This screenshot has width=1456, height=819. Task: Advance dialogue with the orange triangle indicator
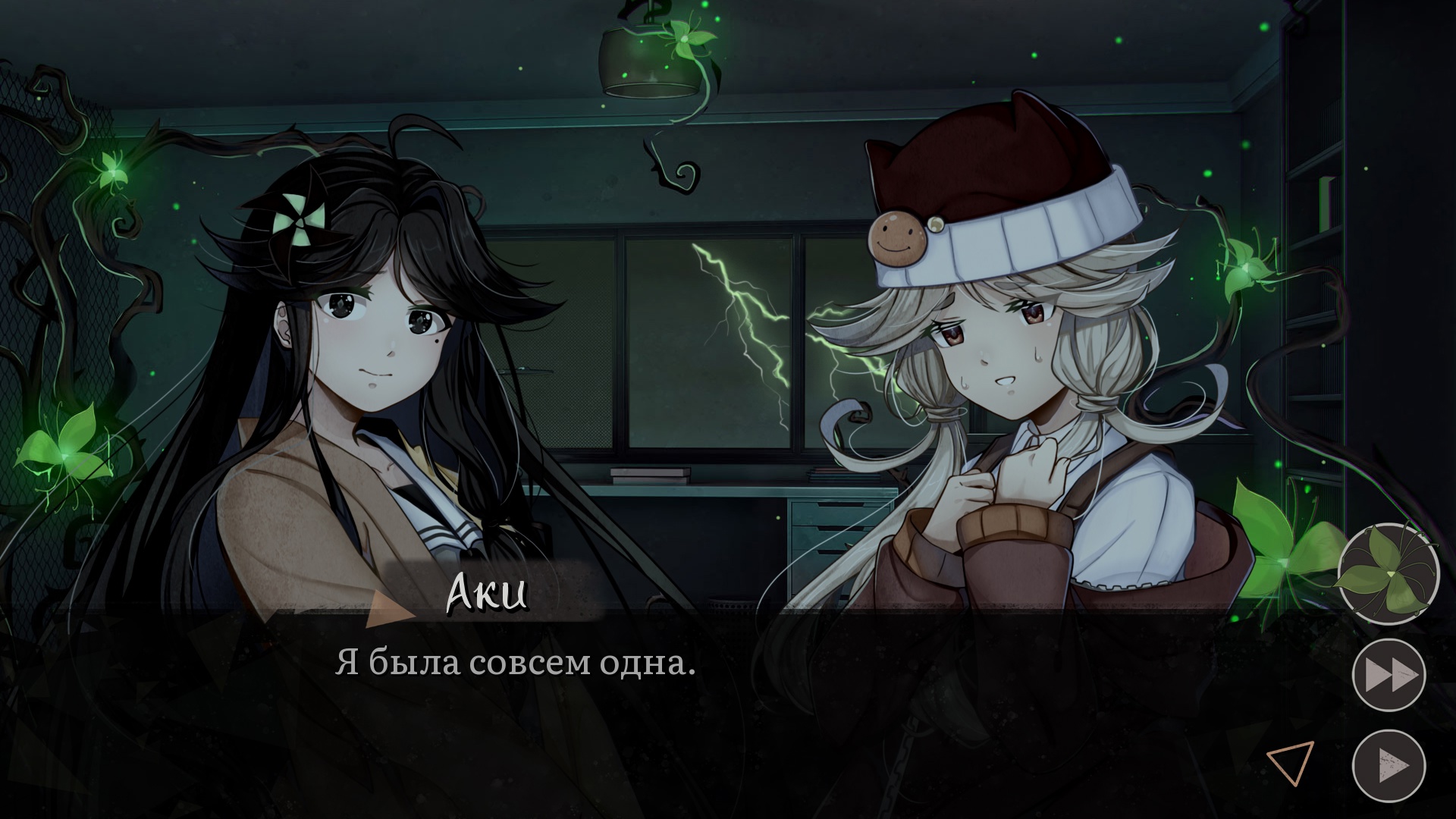pyautogui.click(x=1290, y=762)
